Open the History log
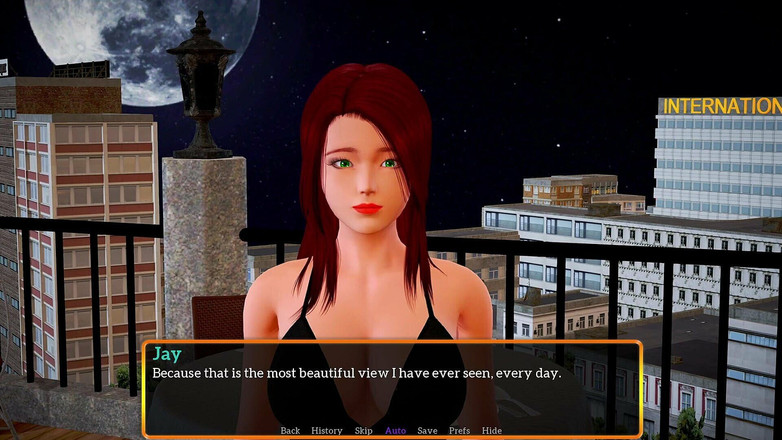Image resolution: width=782 pixels, height=440 pixels. click(x=327, y=431)
